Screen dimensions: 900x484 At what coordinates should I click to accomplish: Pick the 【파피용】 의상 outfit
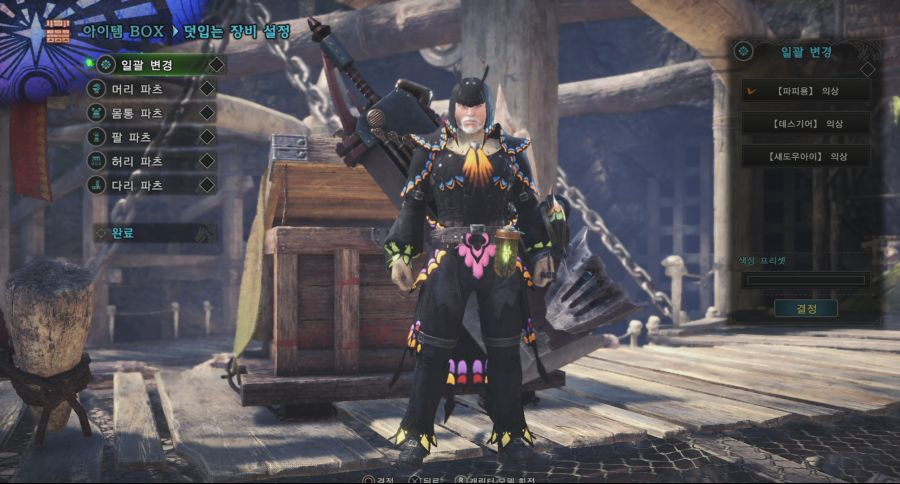(805, 91)
